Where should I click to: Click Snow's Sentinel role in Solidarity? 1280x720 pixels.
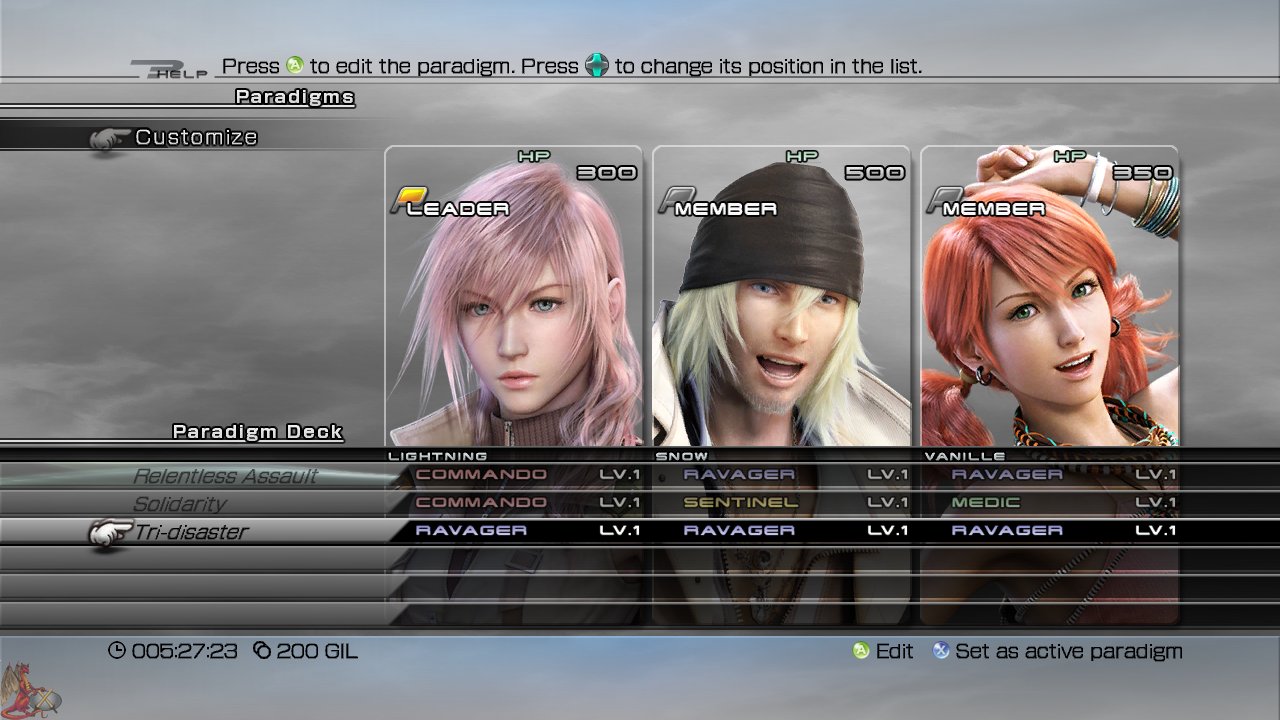tap(741, 503)
